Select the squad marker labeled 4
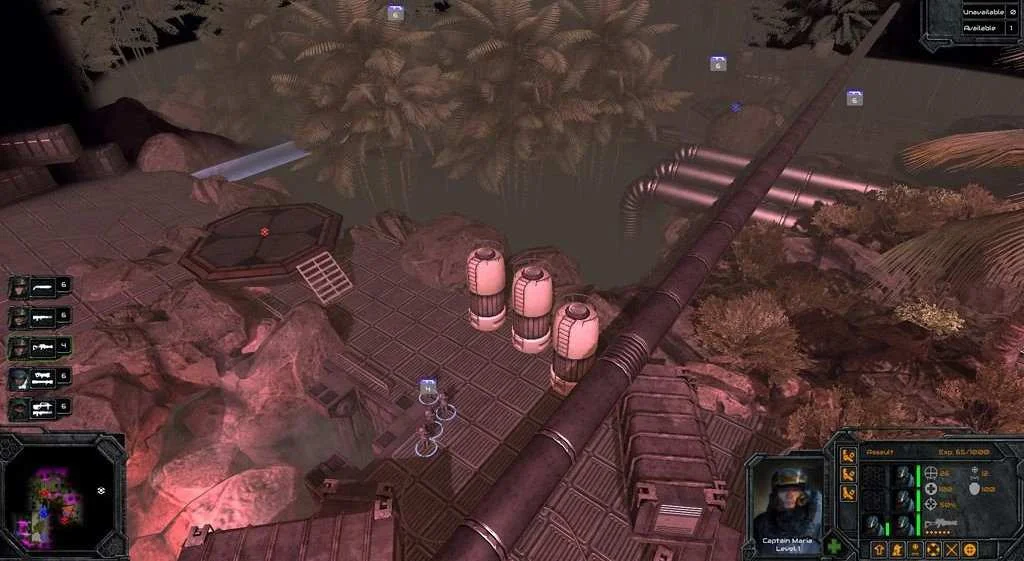 pos(428,387)
